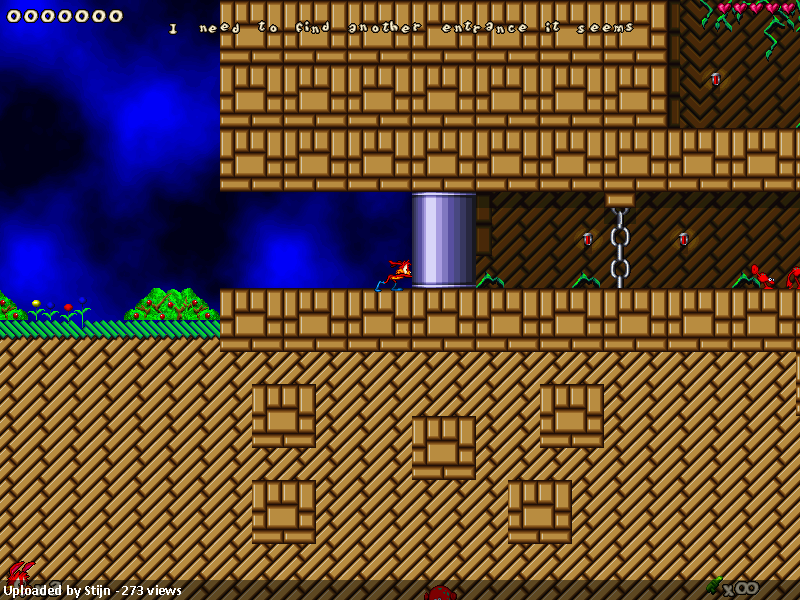Screen dimensions: 800x600
Task: Select the green blaster weapon icon
Action: tap(713, 585)
